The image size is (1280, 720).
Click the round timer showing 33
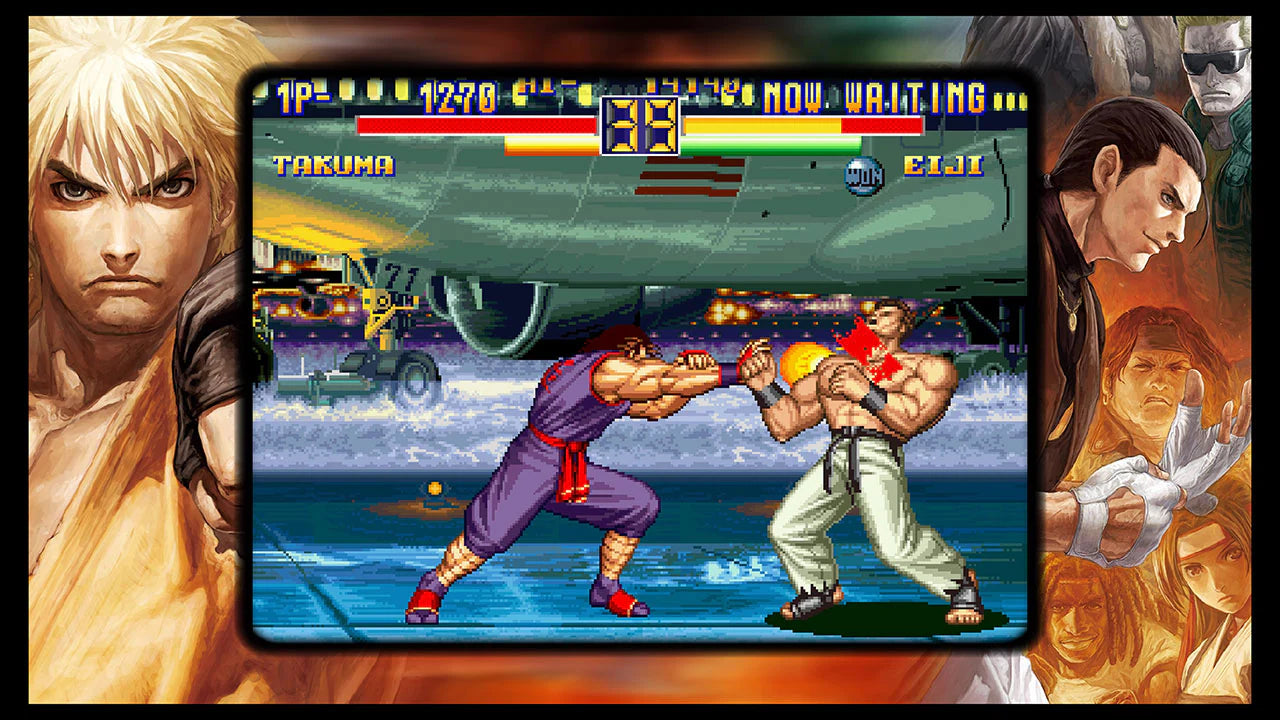coord(640,125)
